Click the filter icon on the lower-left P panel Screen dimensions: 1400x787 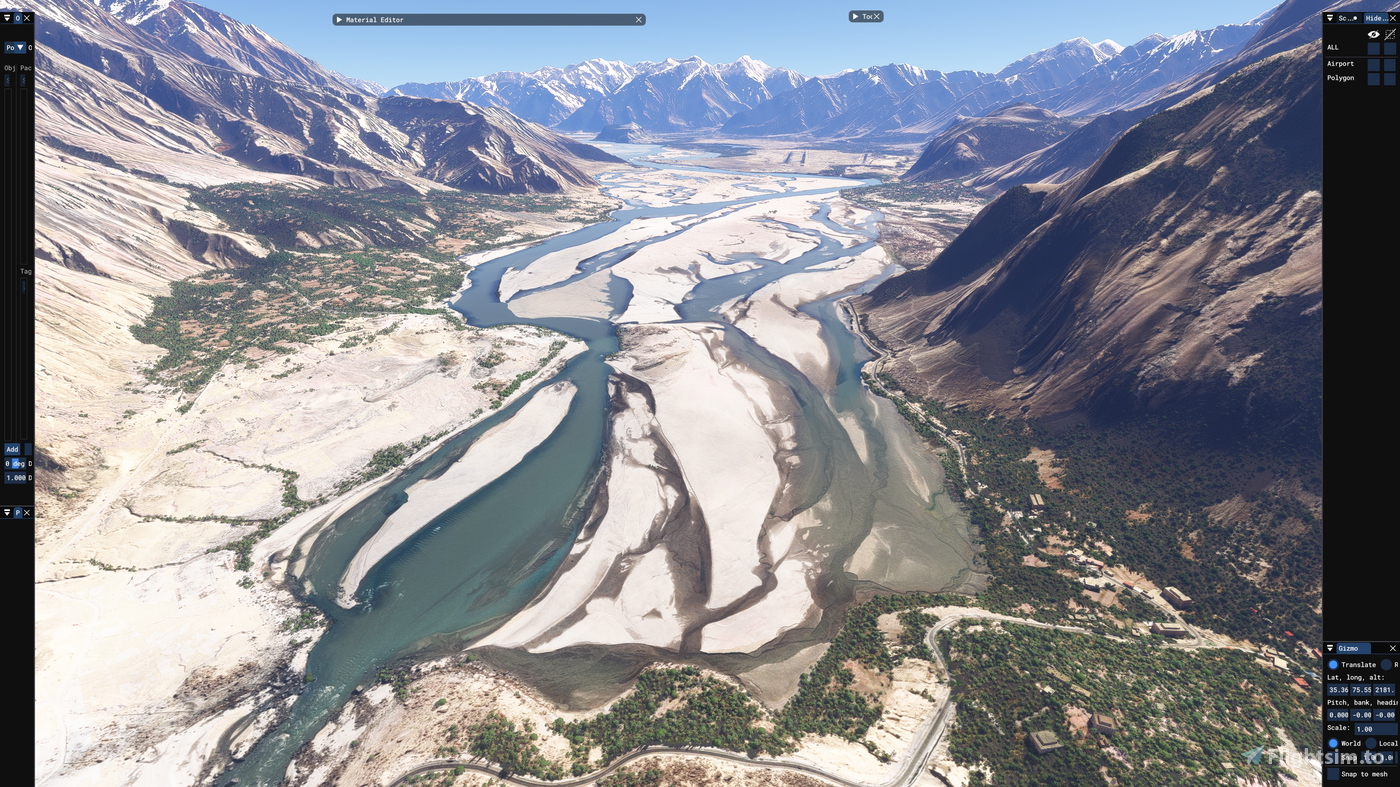point(6,511)
